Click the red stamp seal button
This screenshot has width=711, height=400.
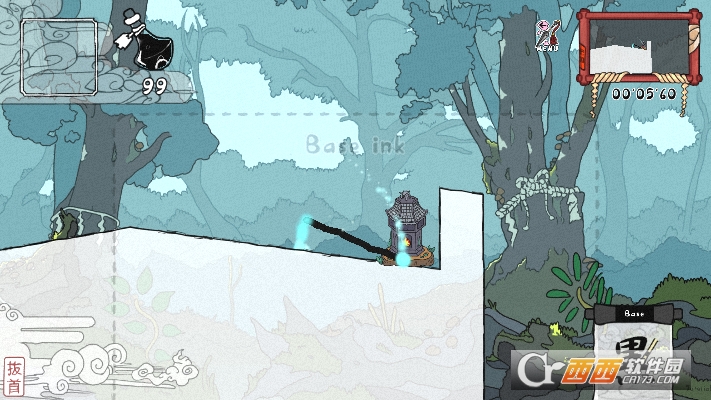point(13,375)
